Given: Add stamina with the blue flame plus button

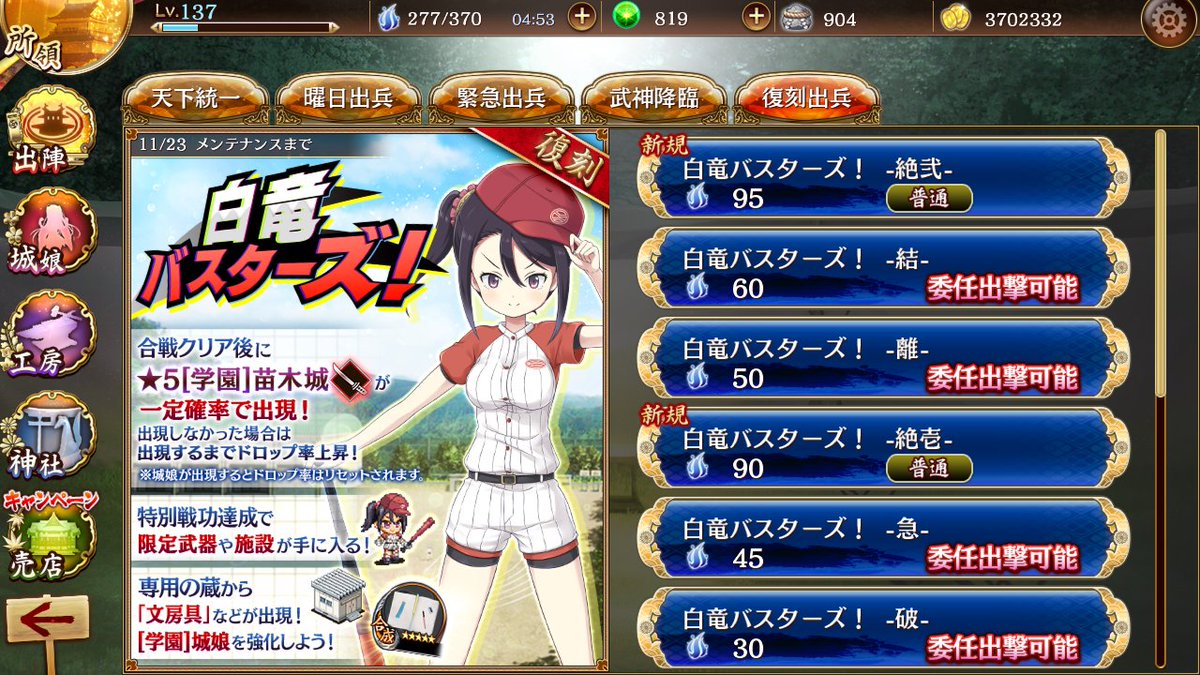Looking at the screenshot, I should (582, 18).
